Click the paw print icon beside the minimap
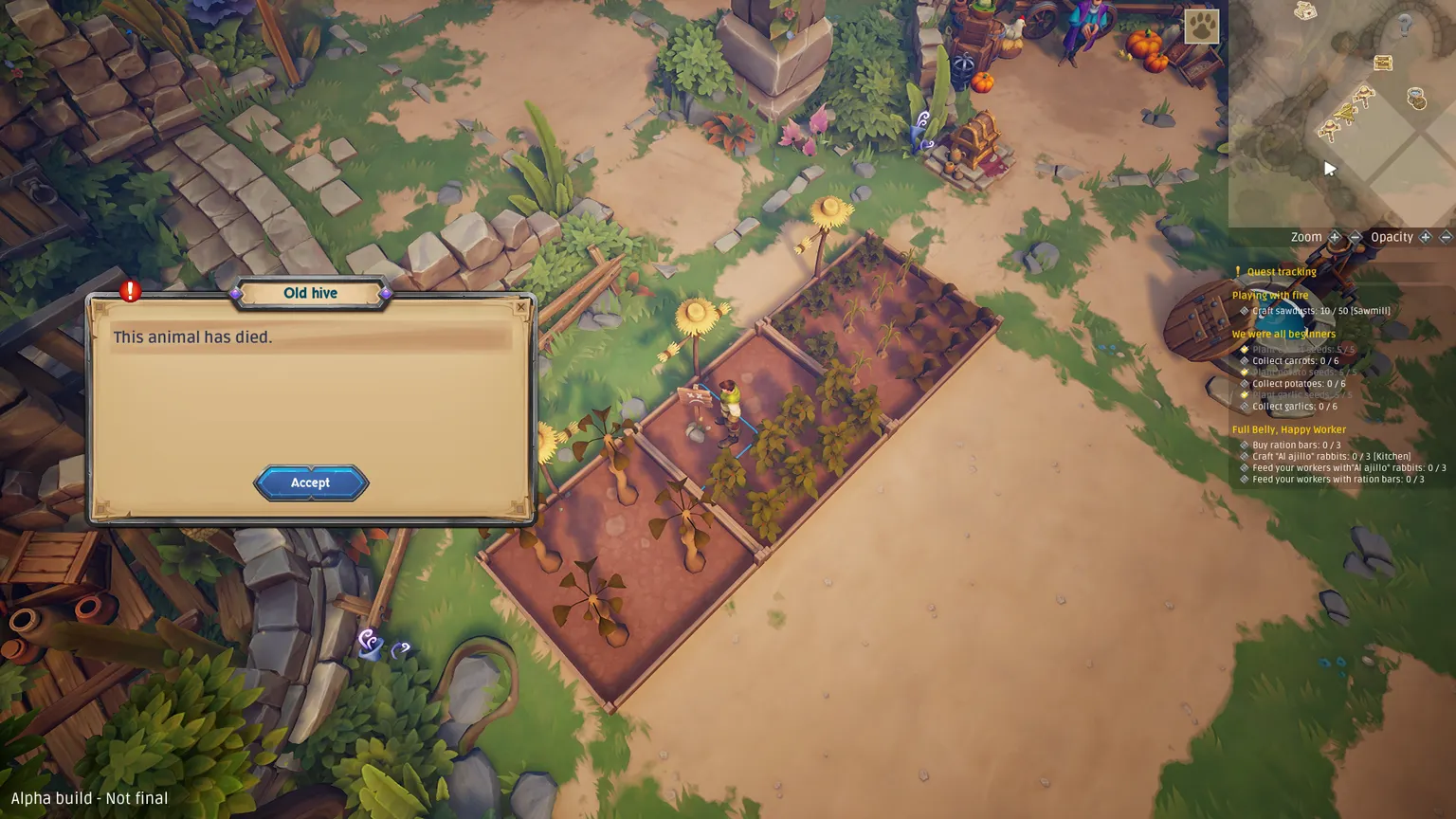The image size is (1456, 819). coord(1202,27)
